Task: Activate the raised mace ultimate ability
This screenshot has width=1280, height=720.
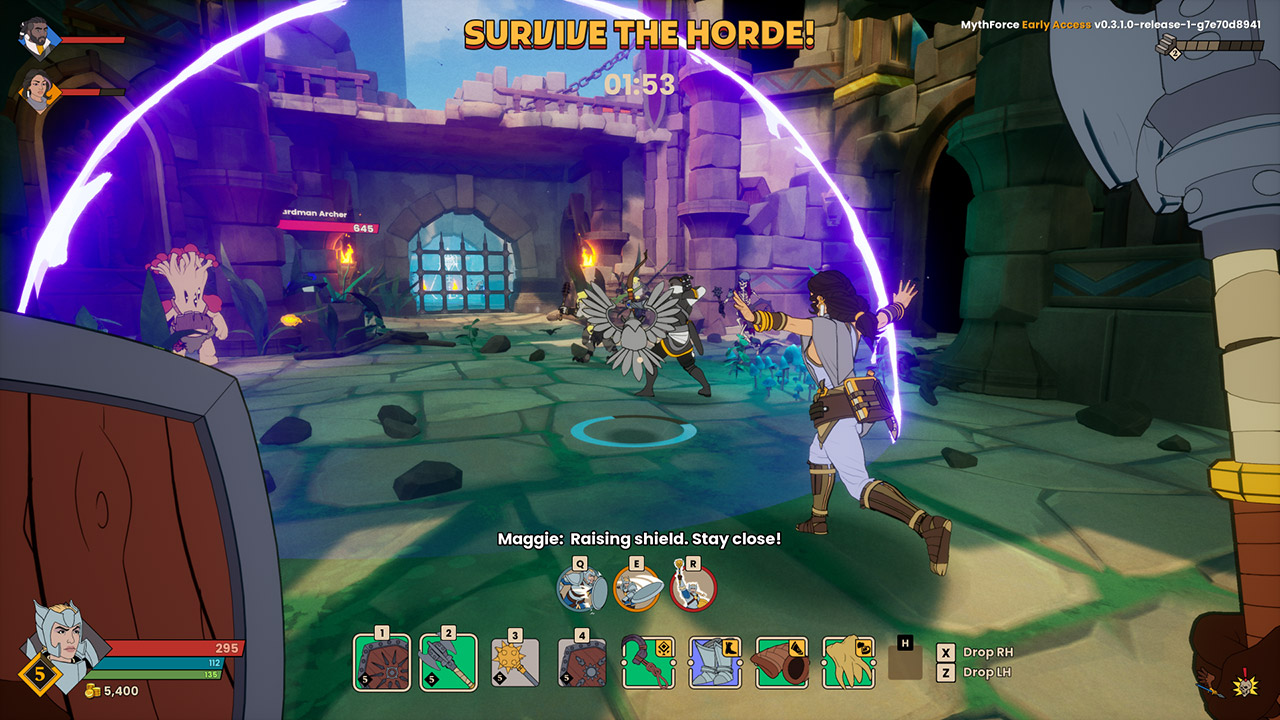Action: [x=693, y=588]
